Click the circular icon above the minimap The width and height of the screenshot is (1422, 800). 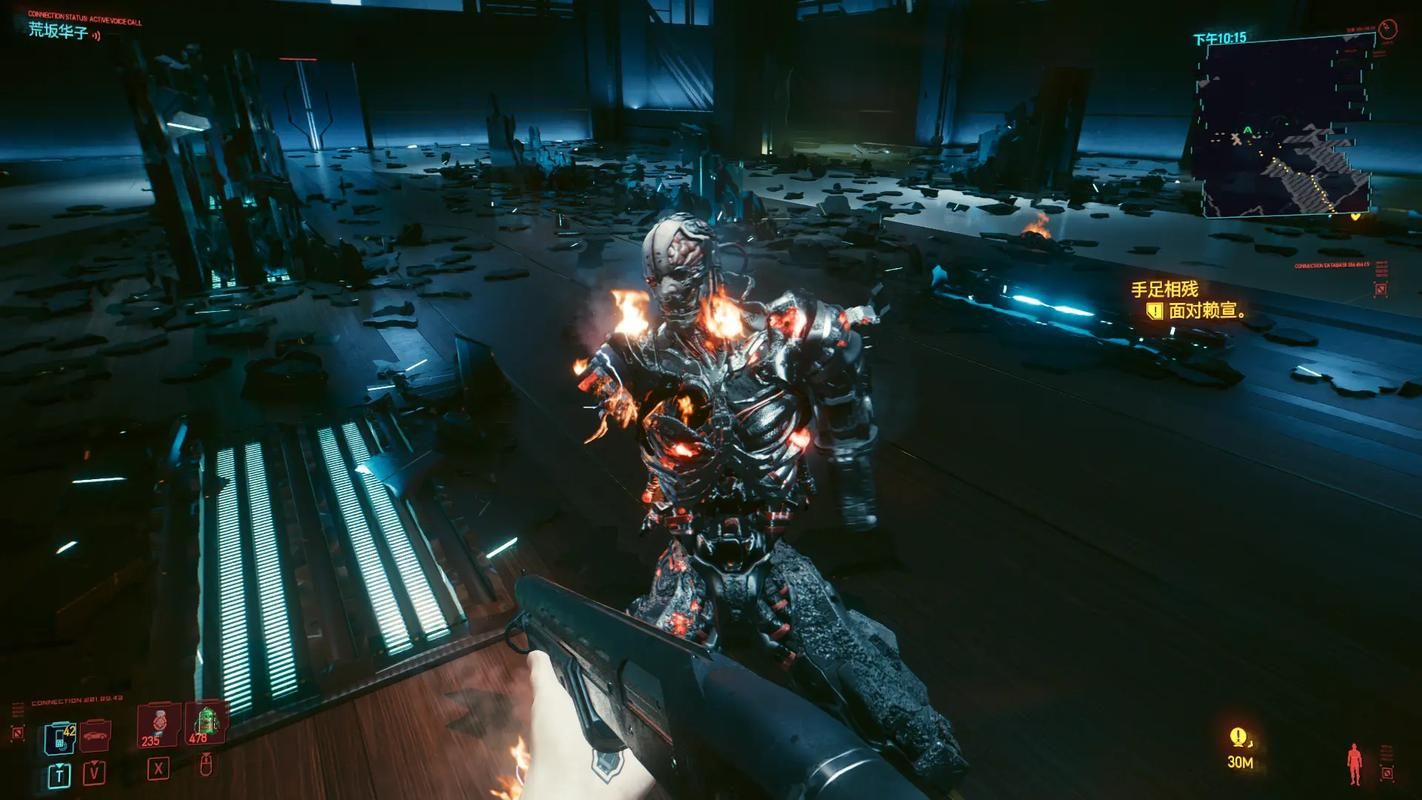click(x=1387, y=30)
